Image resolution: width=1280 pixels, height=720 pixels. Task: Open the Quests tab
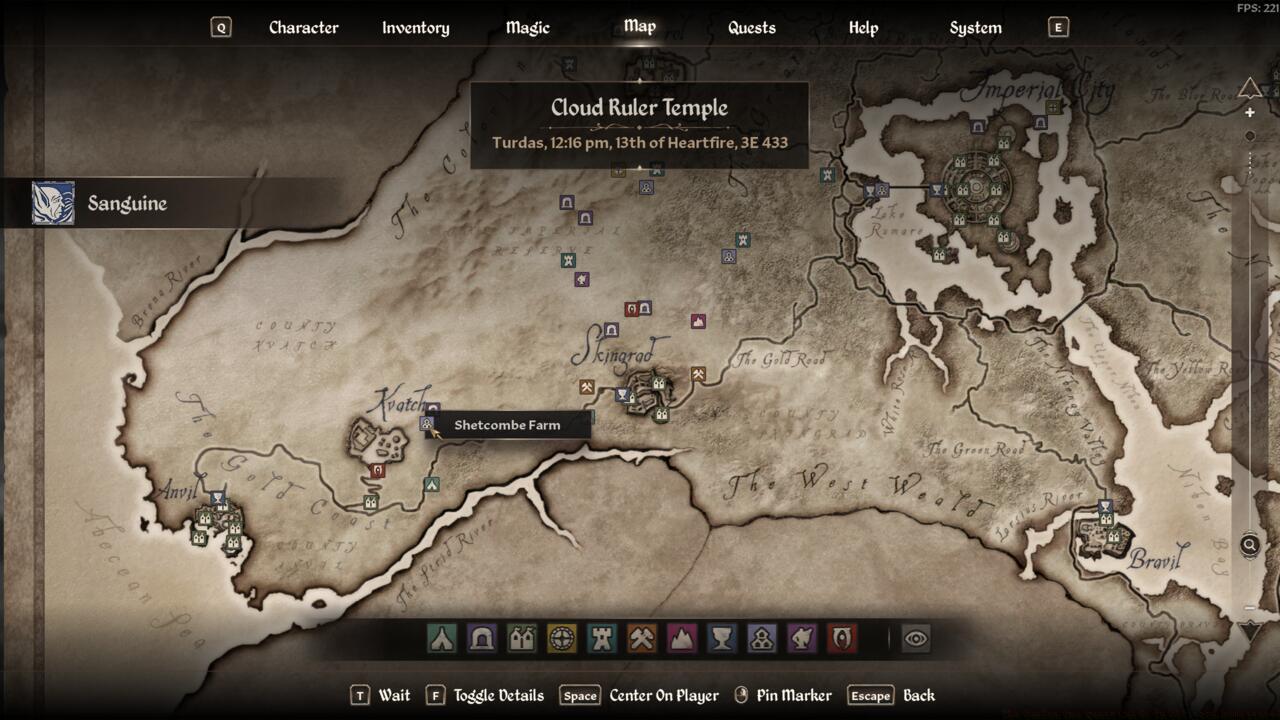751,28
